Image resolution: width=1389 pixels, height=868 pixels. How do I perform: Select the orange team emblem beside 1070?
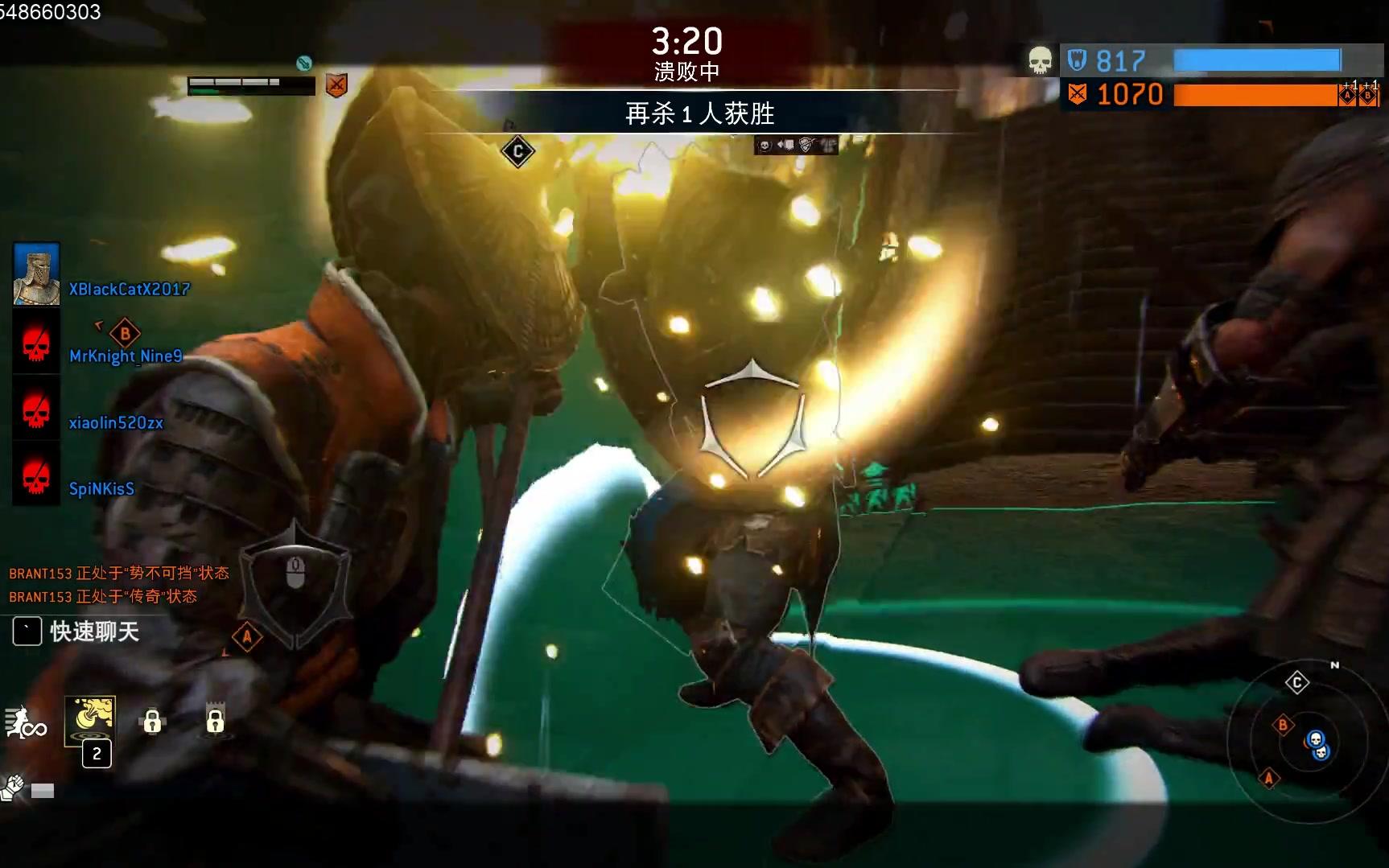pos(1077,94)
